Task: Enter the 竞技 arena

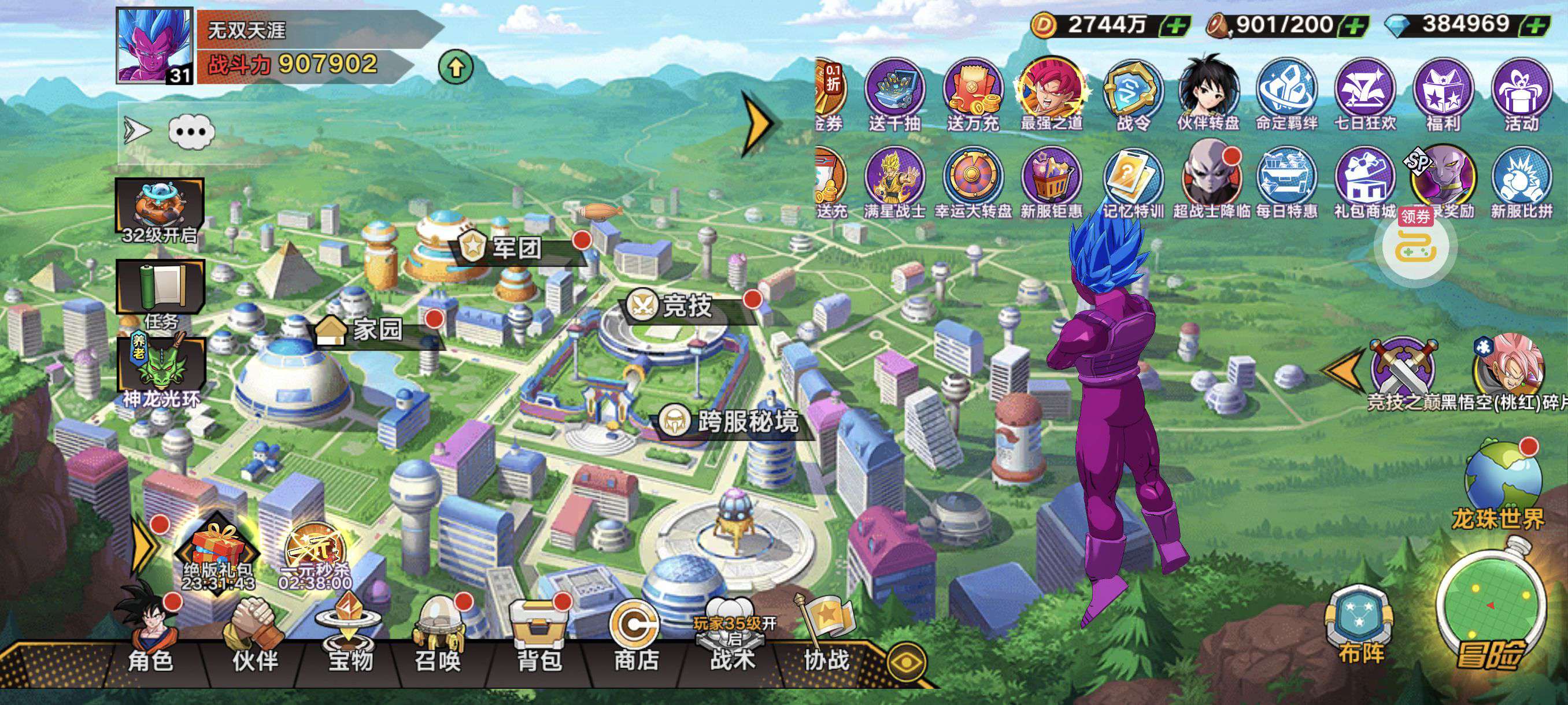Action: tap(686, 305)
